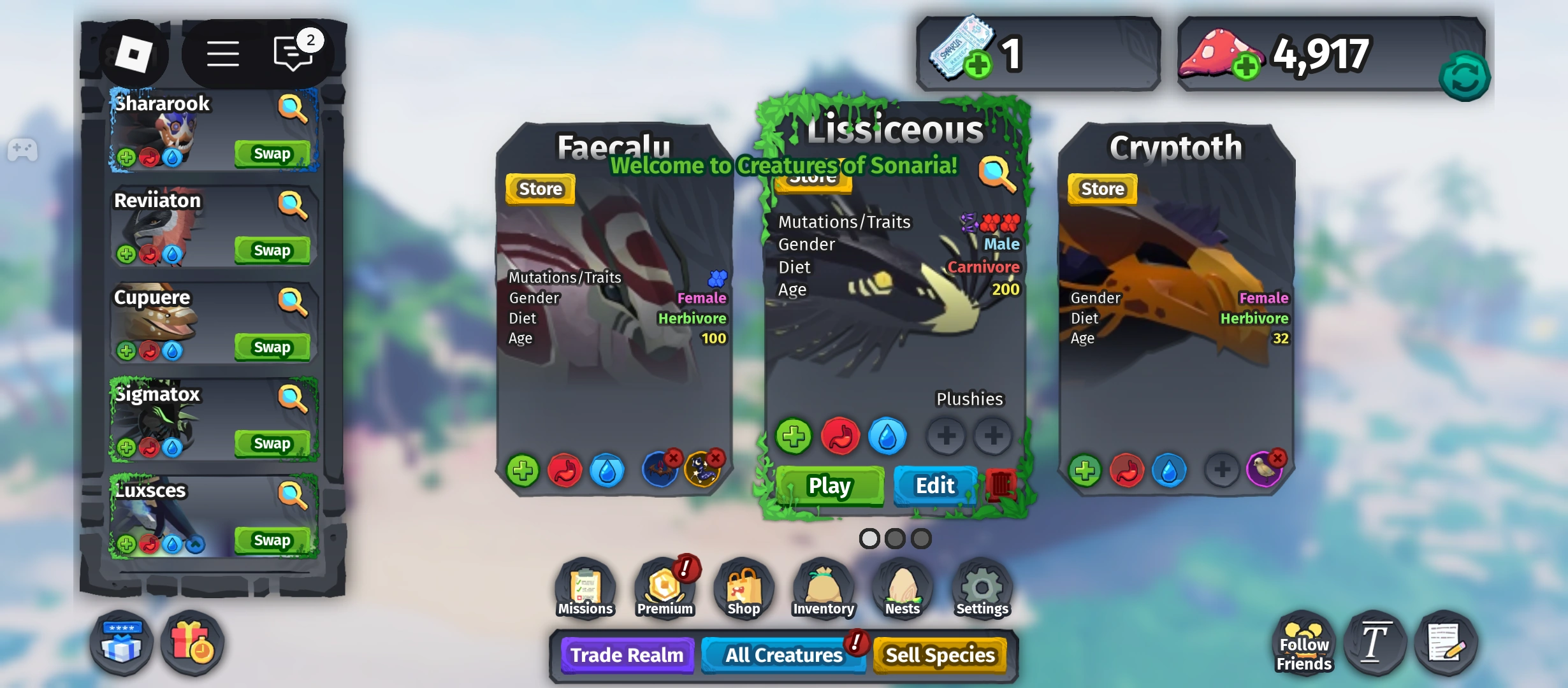Click Swap on the Reviiaton creature

click(272, 250)
